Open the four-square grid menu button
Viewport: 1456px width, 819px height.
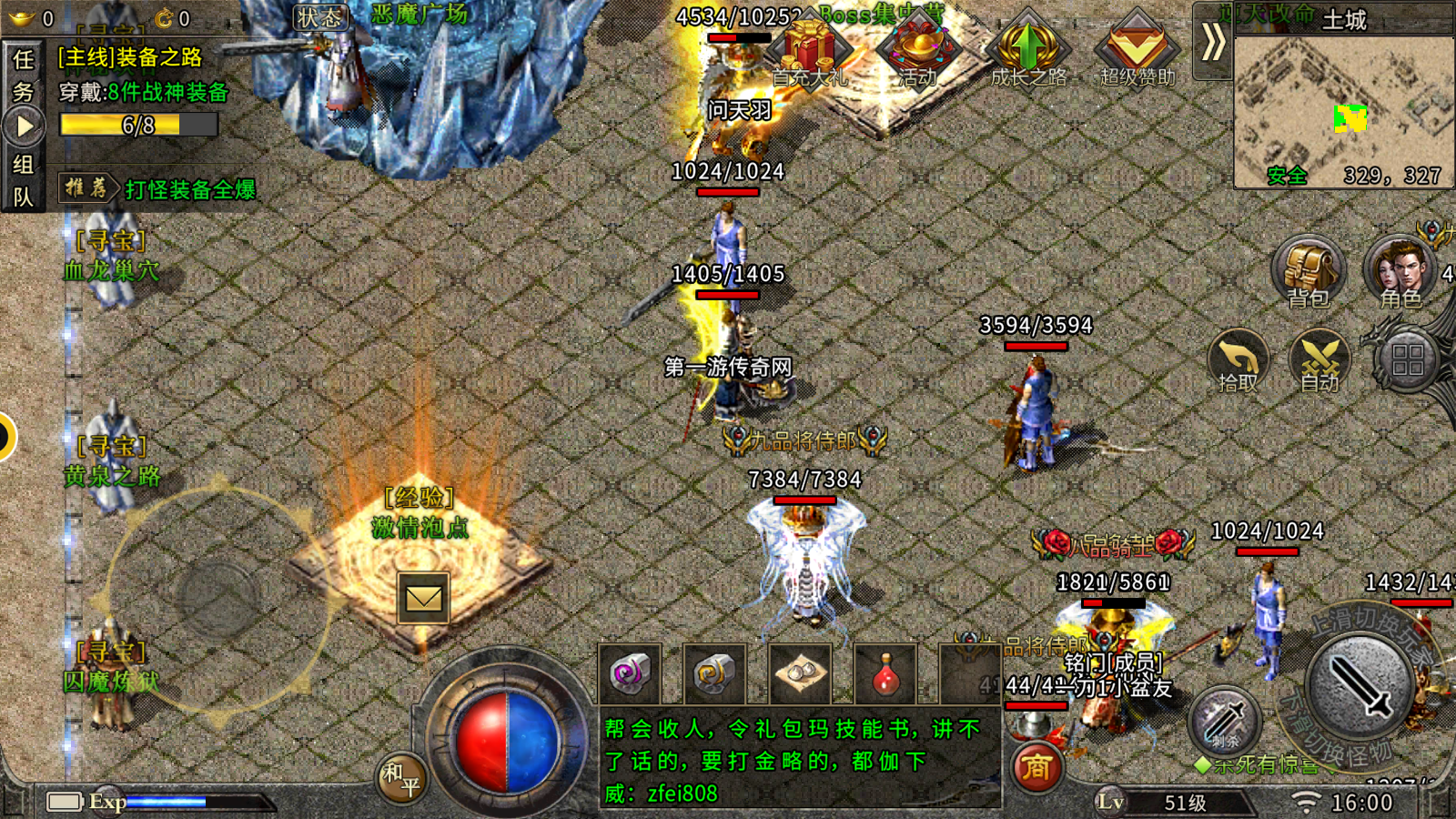click(1407, 359)
